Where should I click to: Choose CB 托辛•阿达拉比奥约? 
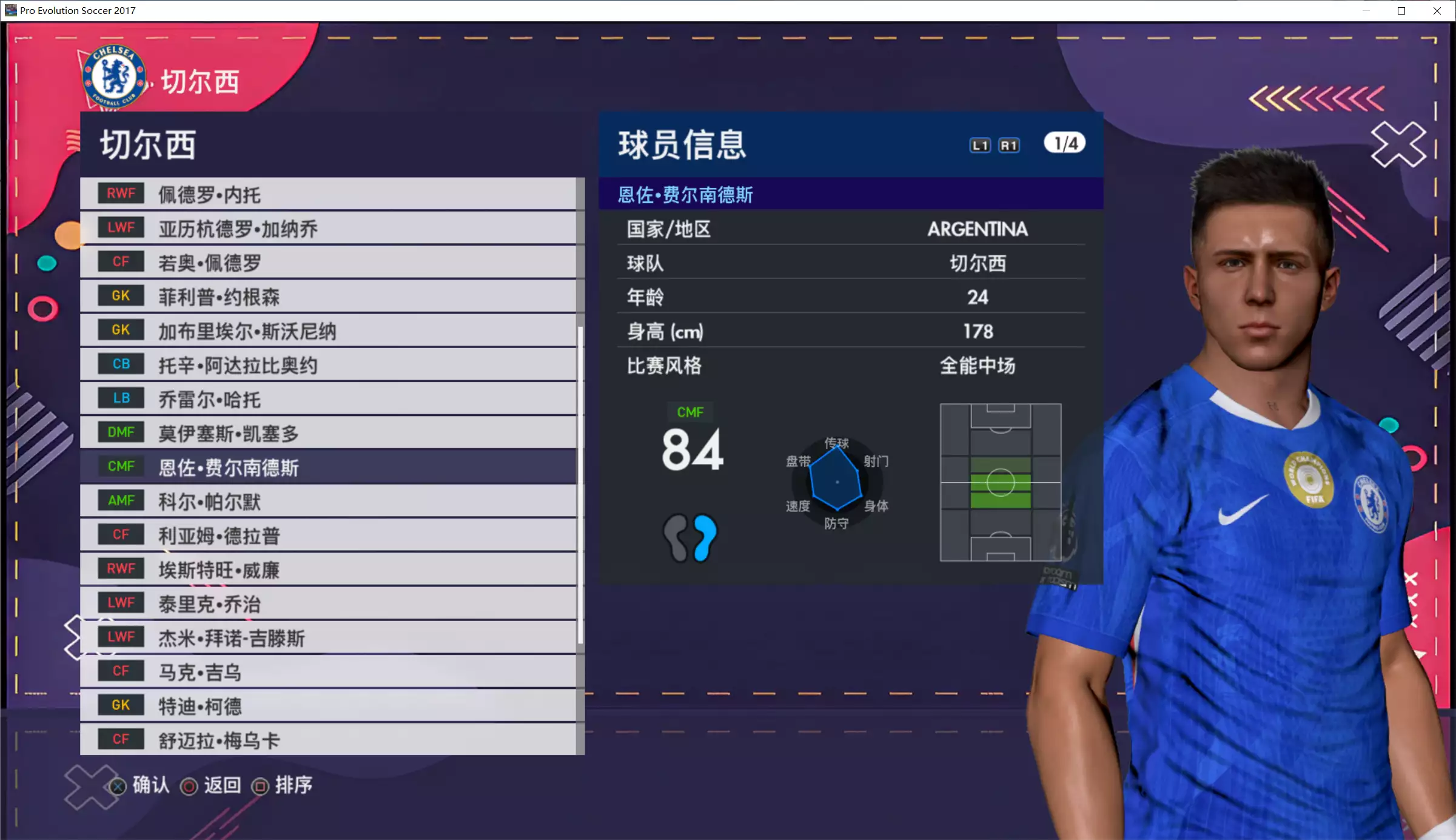point(327,365)
